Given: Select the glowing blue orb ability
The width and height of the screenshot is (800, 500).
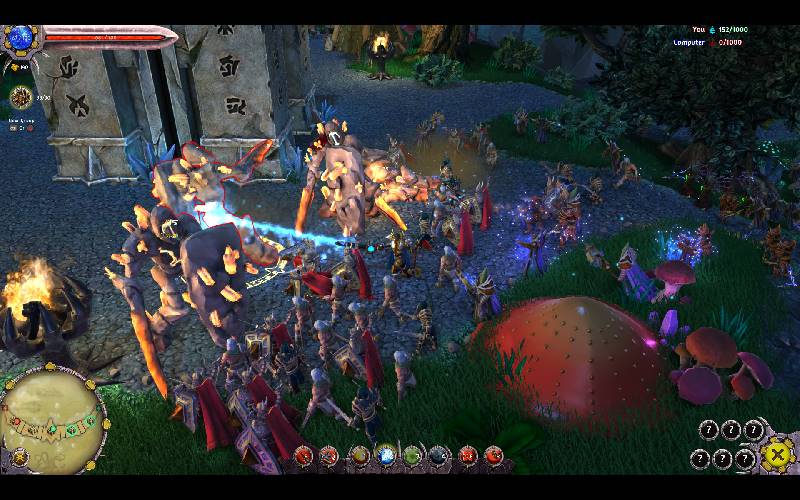Looking at the screenshot, I should coord(386,457).
